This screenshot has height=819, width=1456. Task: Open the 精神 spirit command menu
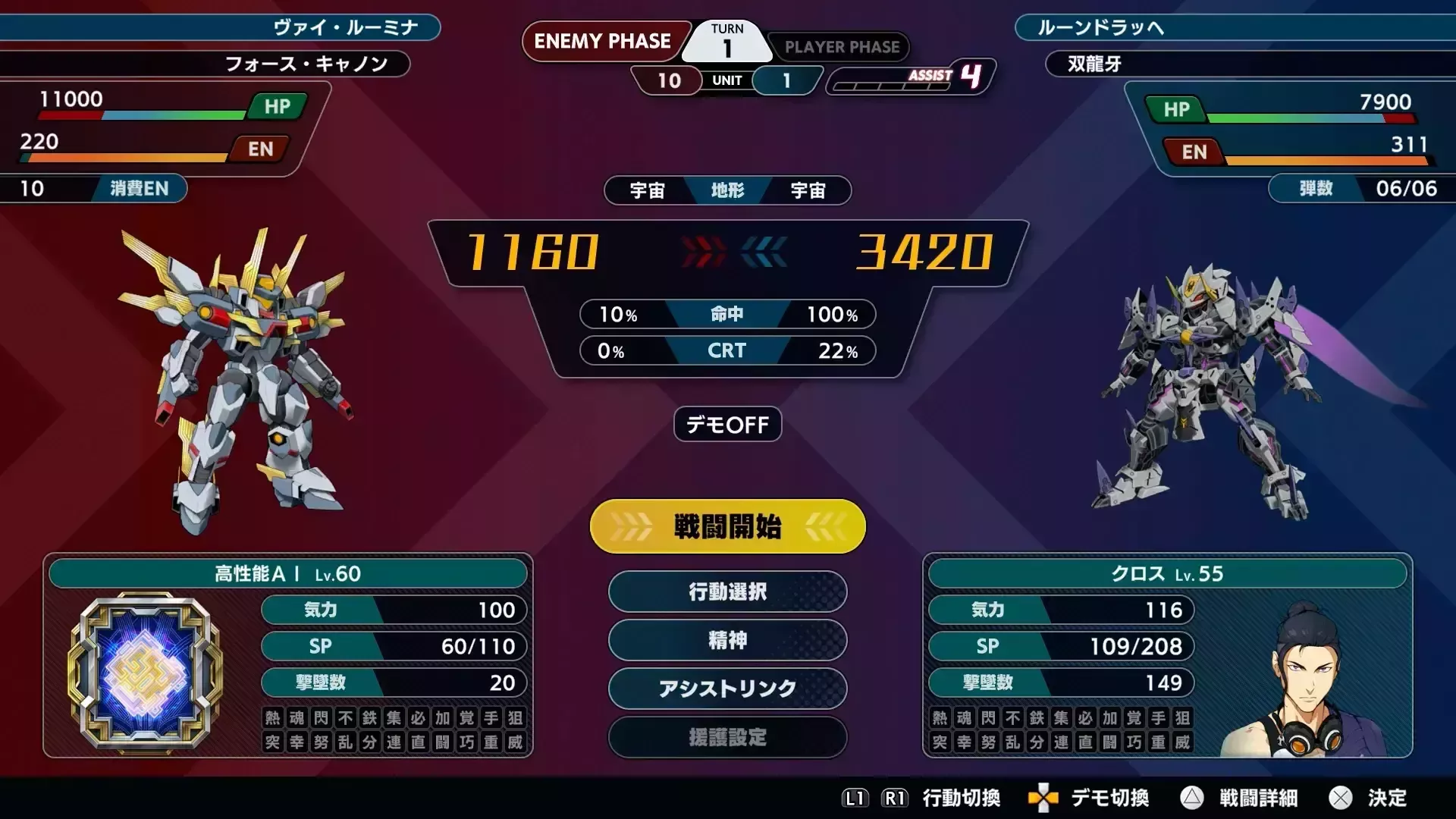(x=726, y=641)
